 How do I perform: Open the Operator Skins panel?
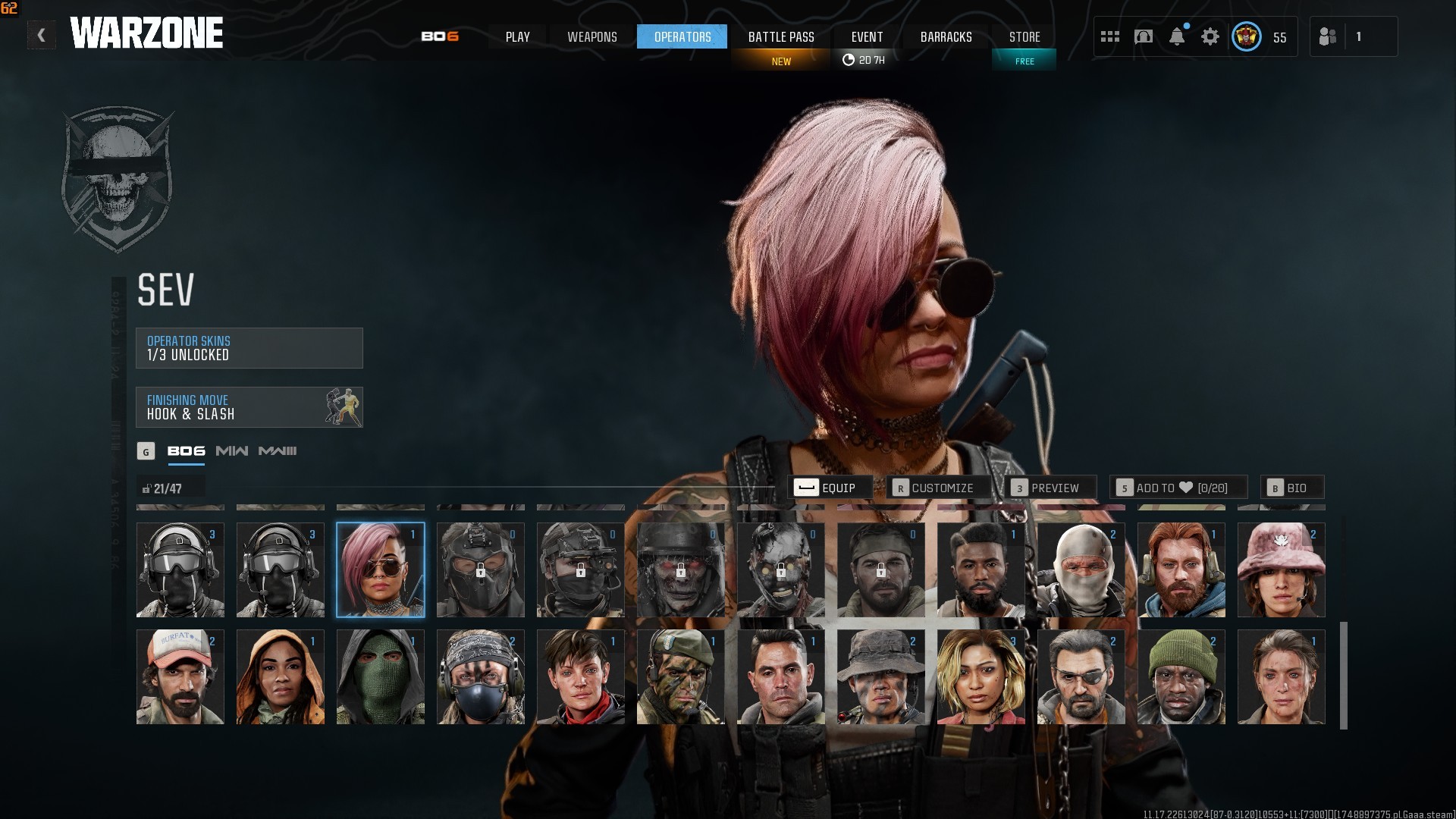(249, 348)
